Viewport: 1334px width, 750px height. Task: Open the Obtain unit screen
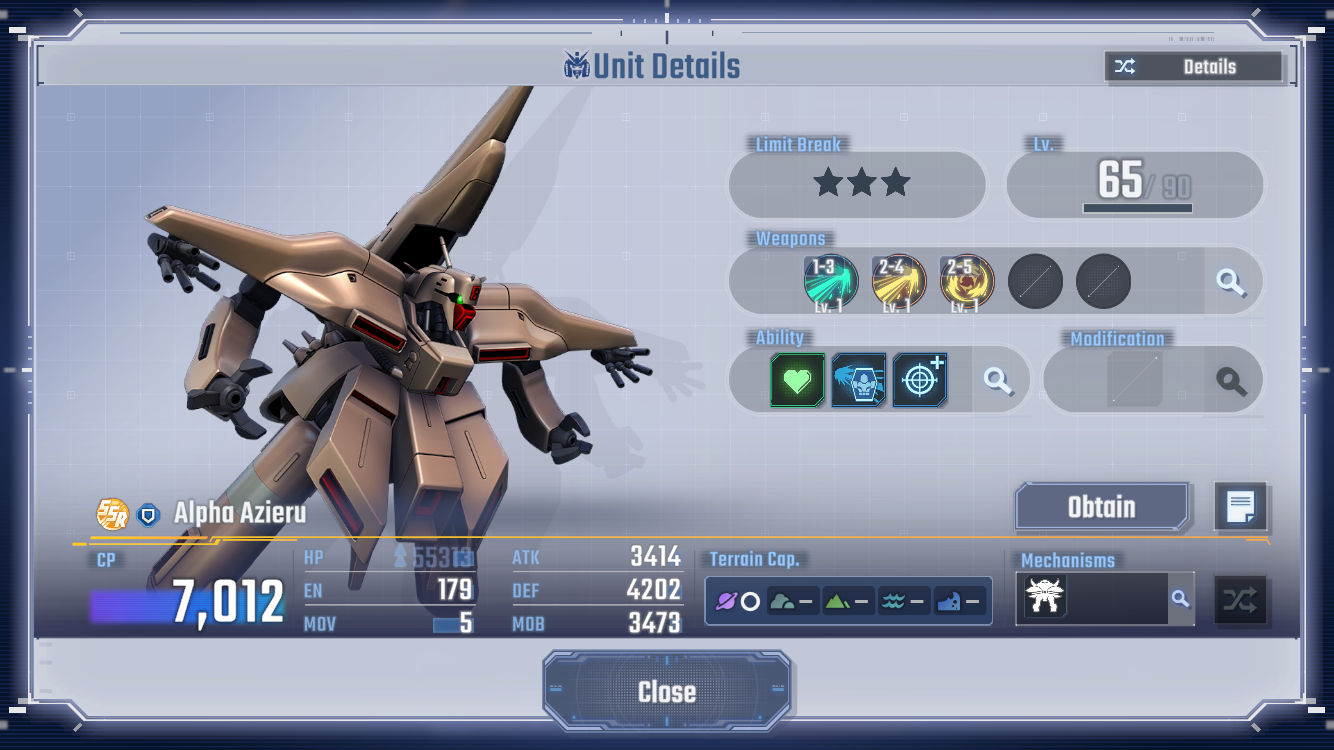1102,507
